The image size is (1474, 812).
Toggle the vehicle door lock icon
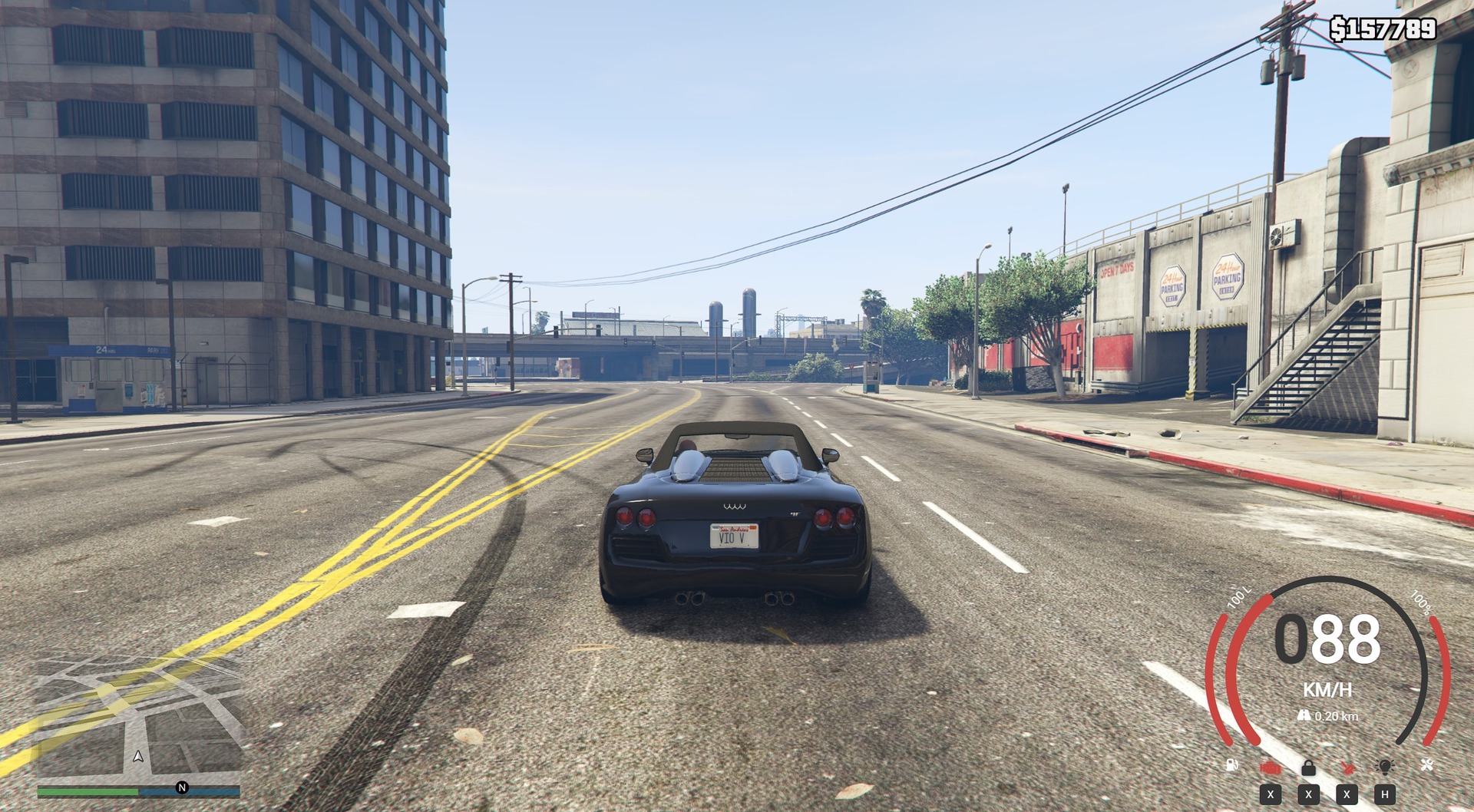(1308, 767)
